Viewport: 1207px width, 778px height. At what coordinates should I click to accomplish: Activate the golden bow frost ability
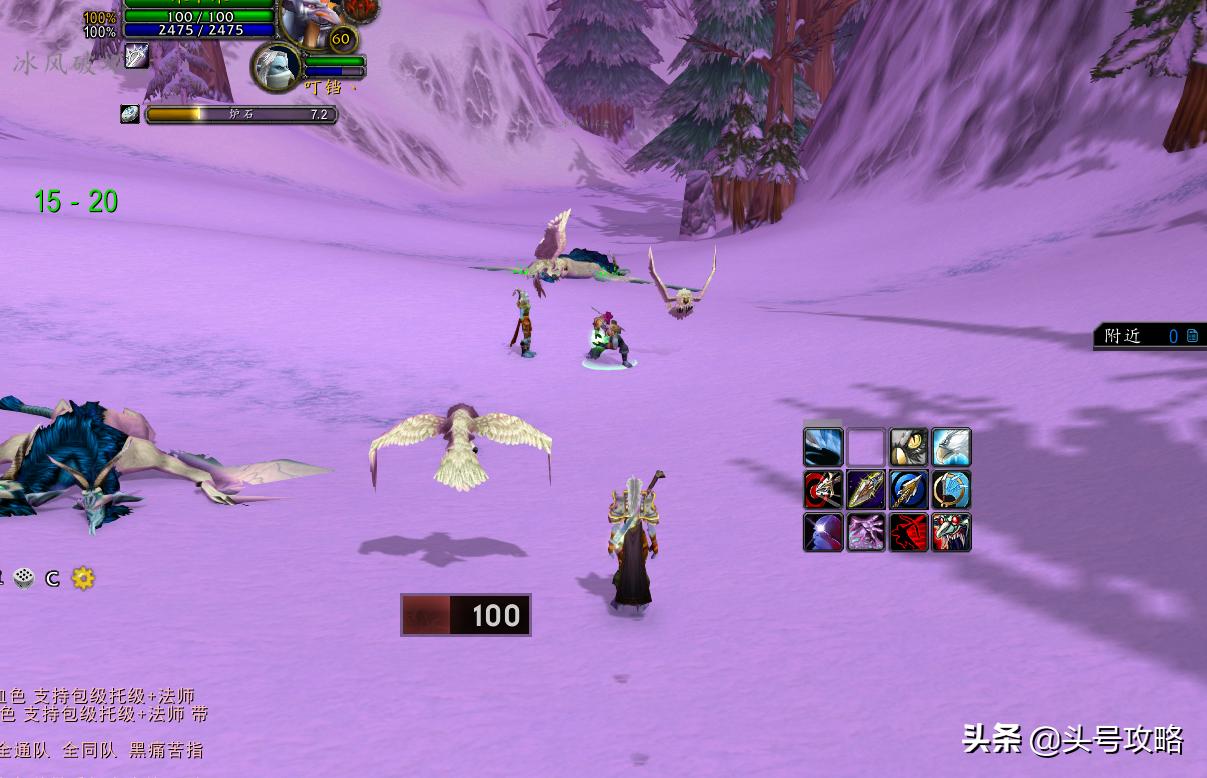click(951, 490)
